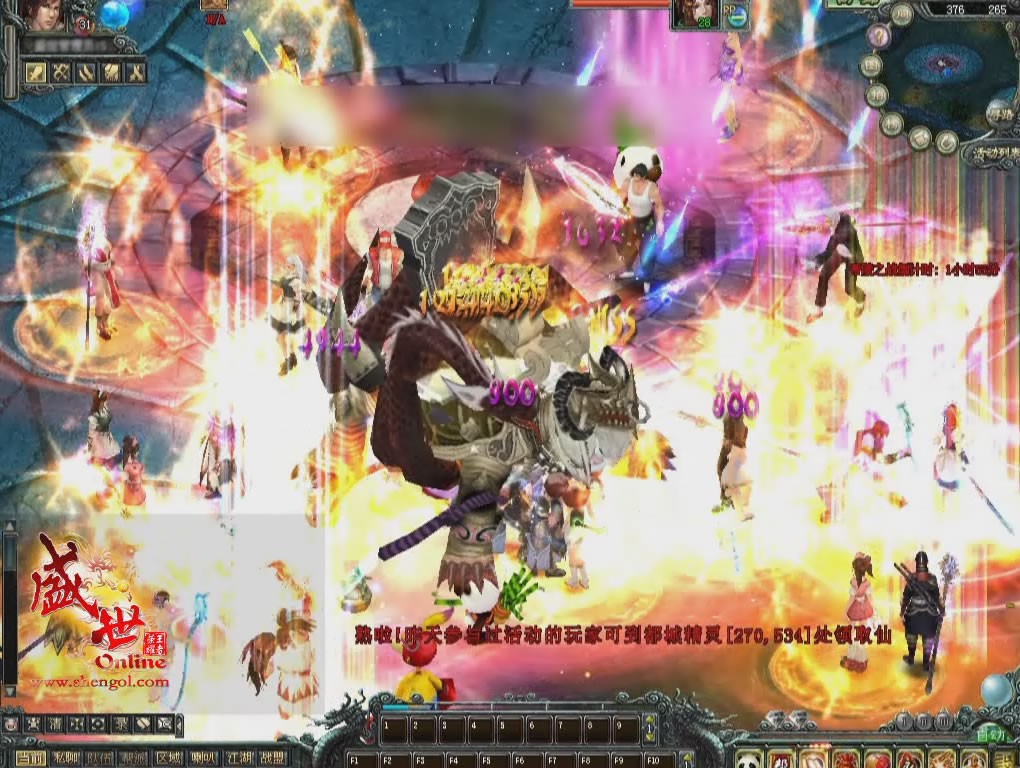Activate the panda skill icon
This screenshot has height=768, width=1020.
749,758
